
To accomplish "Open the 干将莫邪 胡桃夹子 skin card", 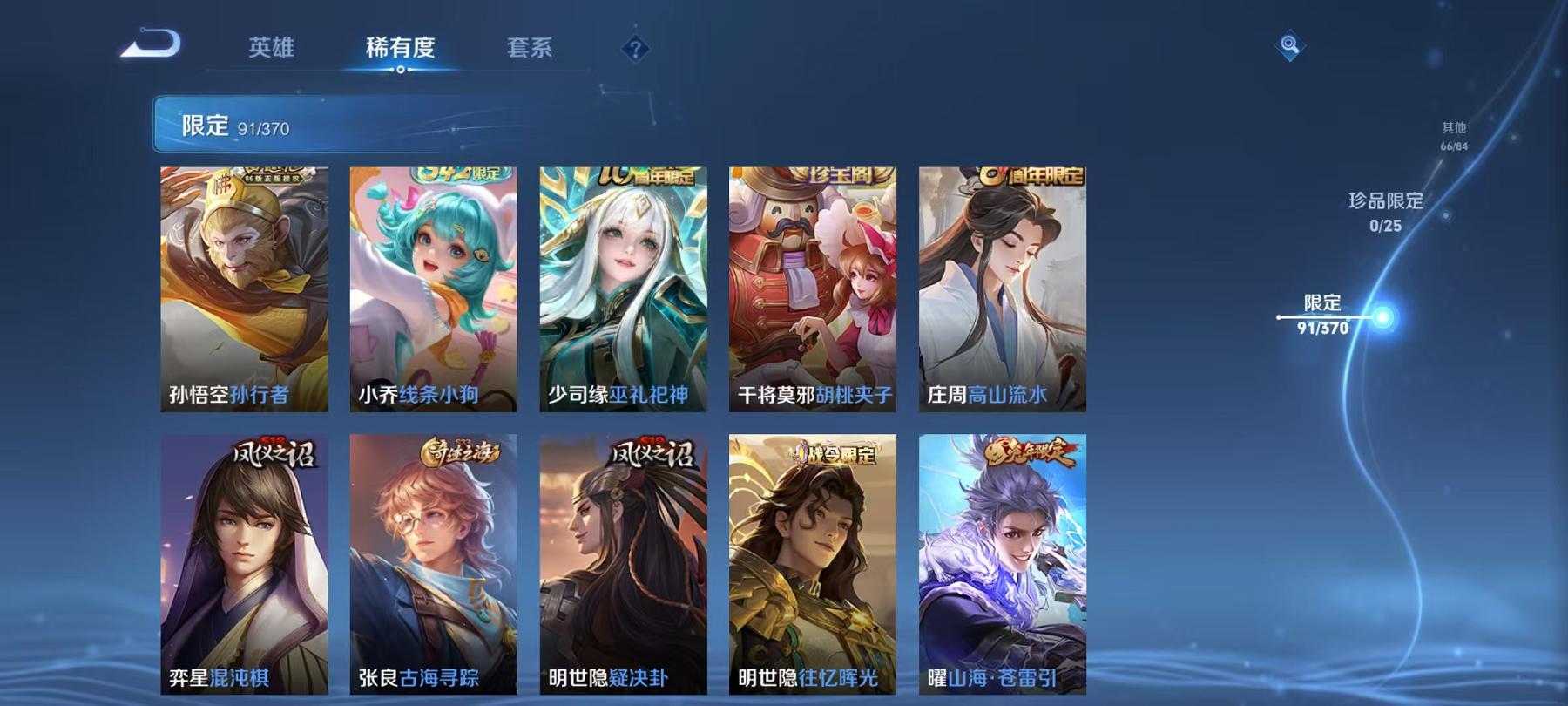I will (x=813, y=288).
